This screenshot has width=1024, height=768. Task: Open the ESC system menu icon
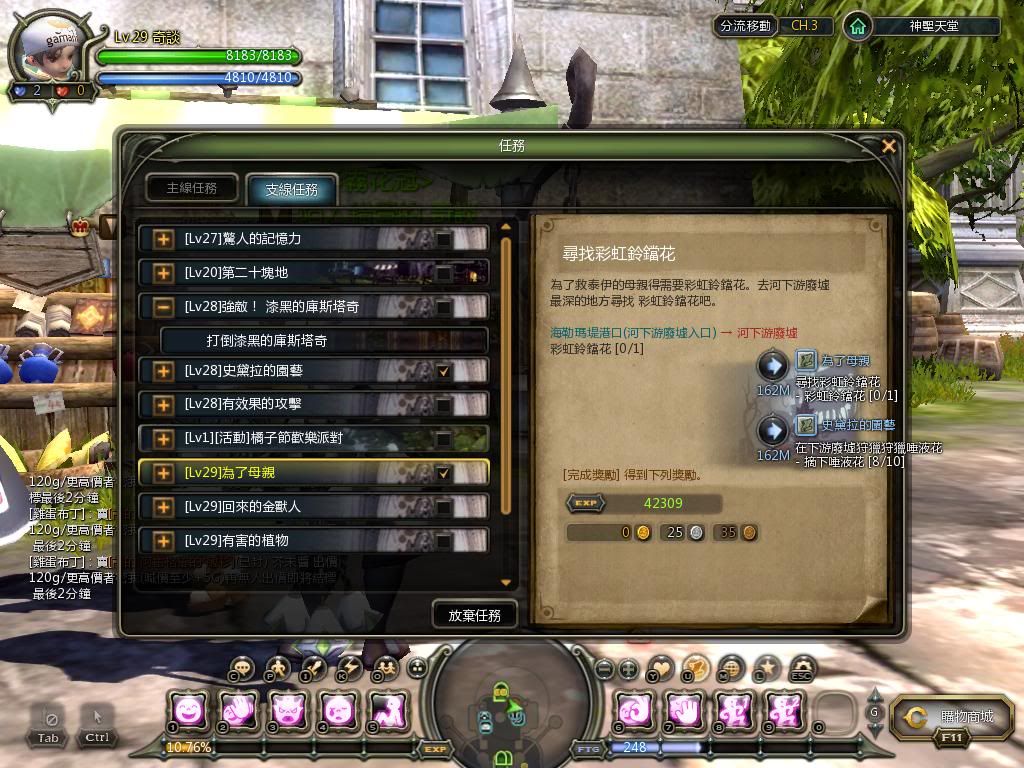click(x=800, y=668)
